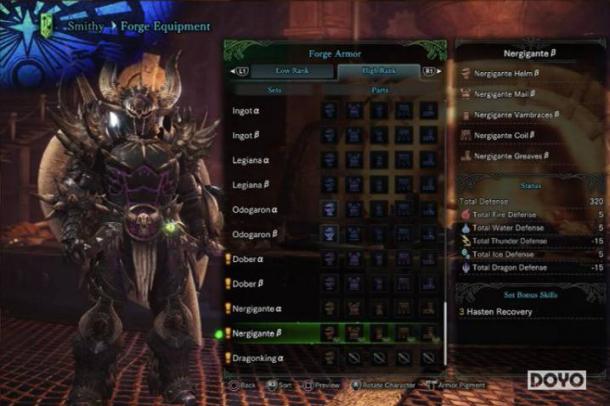
Task: Switch to the Low Rank tab
Action: (x=293, y=71)
